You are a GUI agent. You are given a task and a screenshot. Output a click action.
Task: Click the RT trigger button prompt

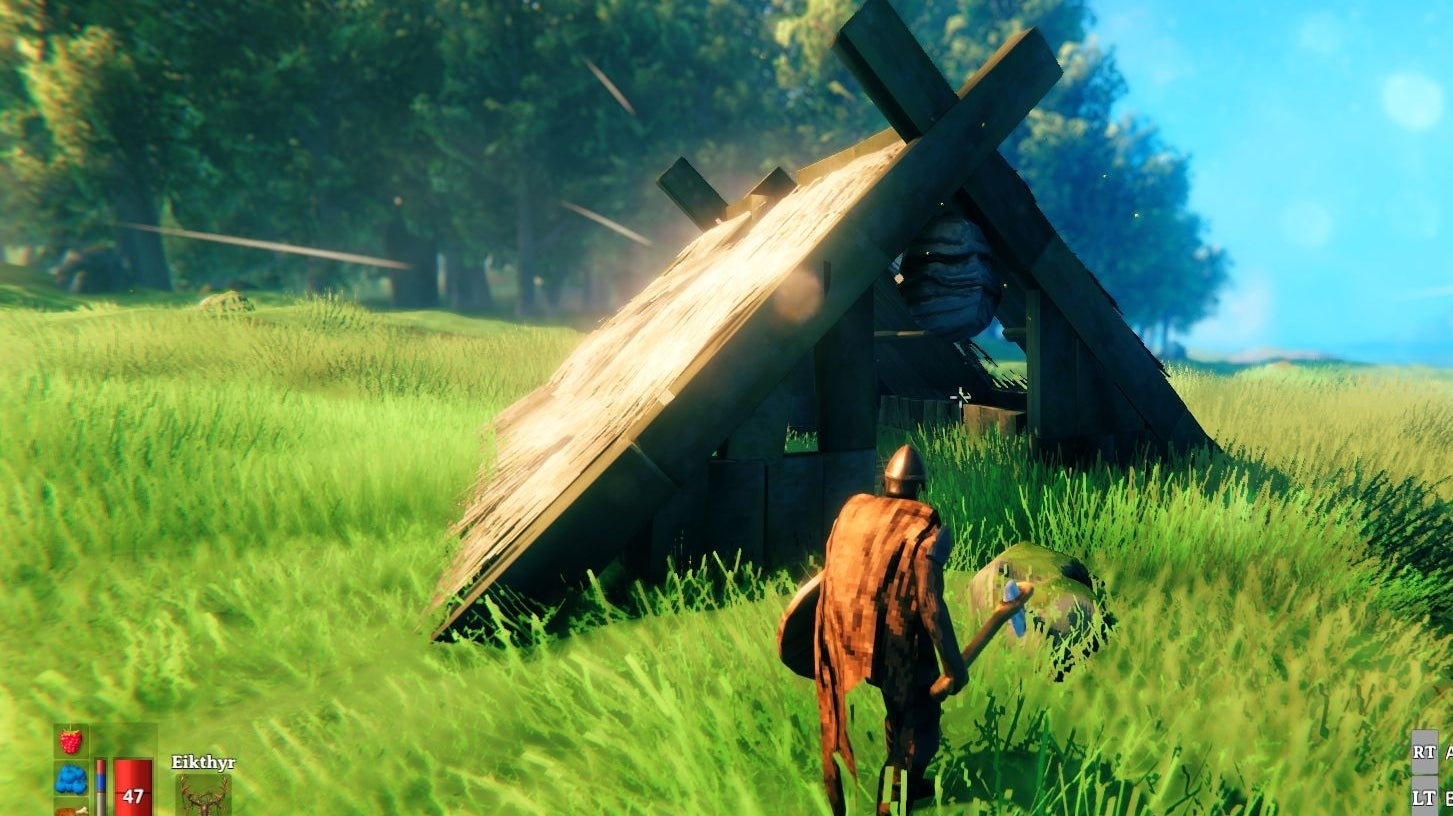click(1424, 752)
